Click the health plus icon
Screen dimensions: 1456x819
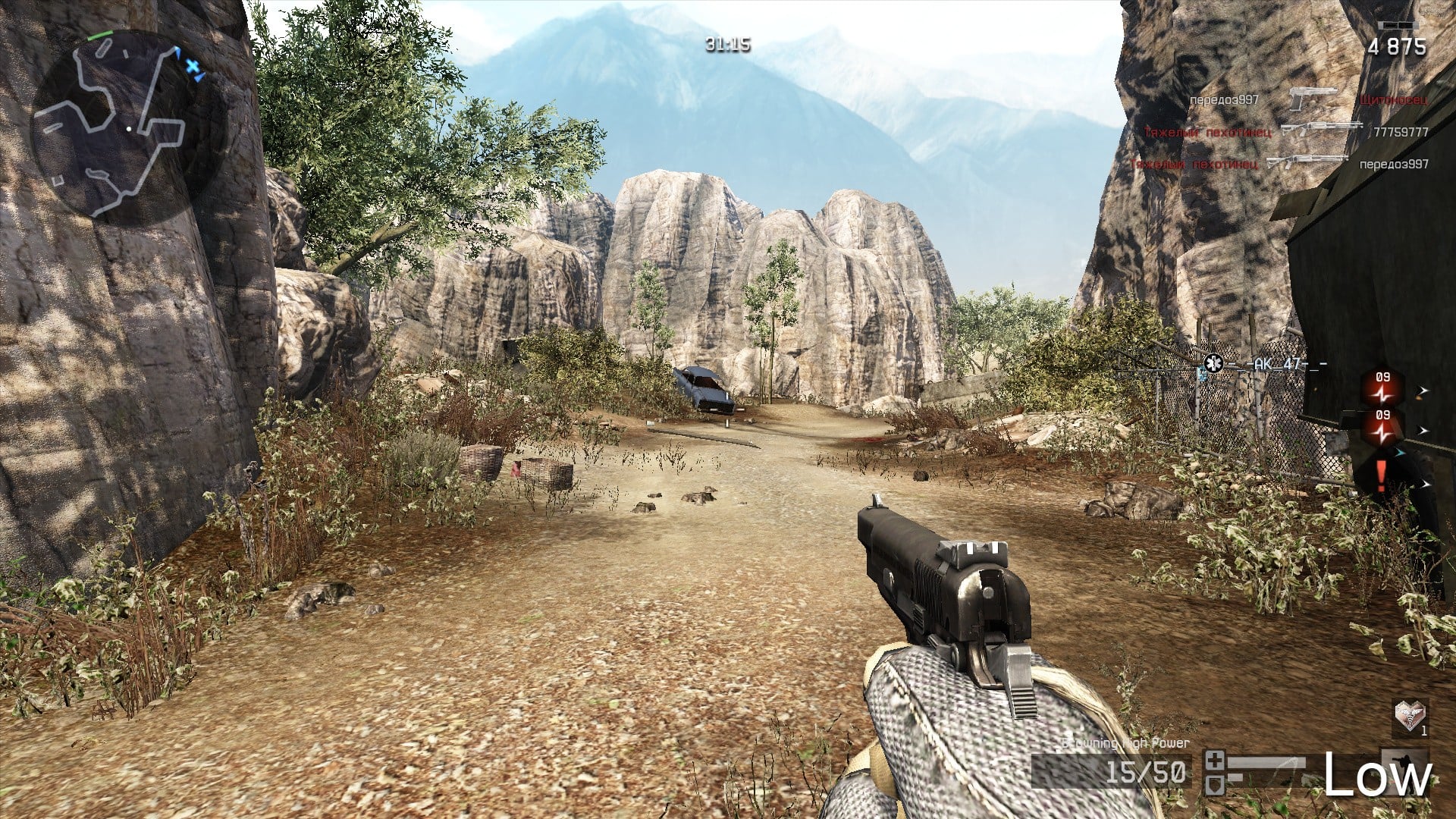click(1215, 759)
